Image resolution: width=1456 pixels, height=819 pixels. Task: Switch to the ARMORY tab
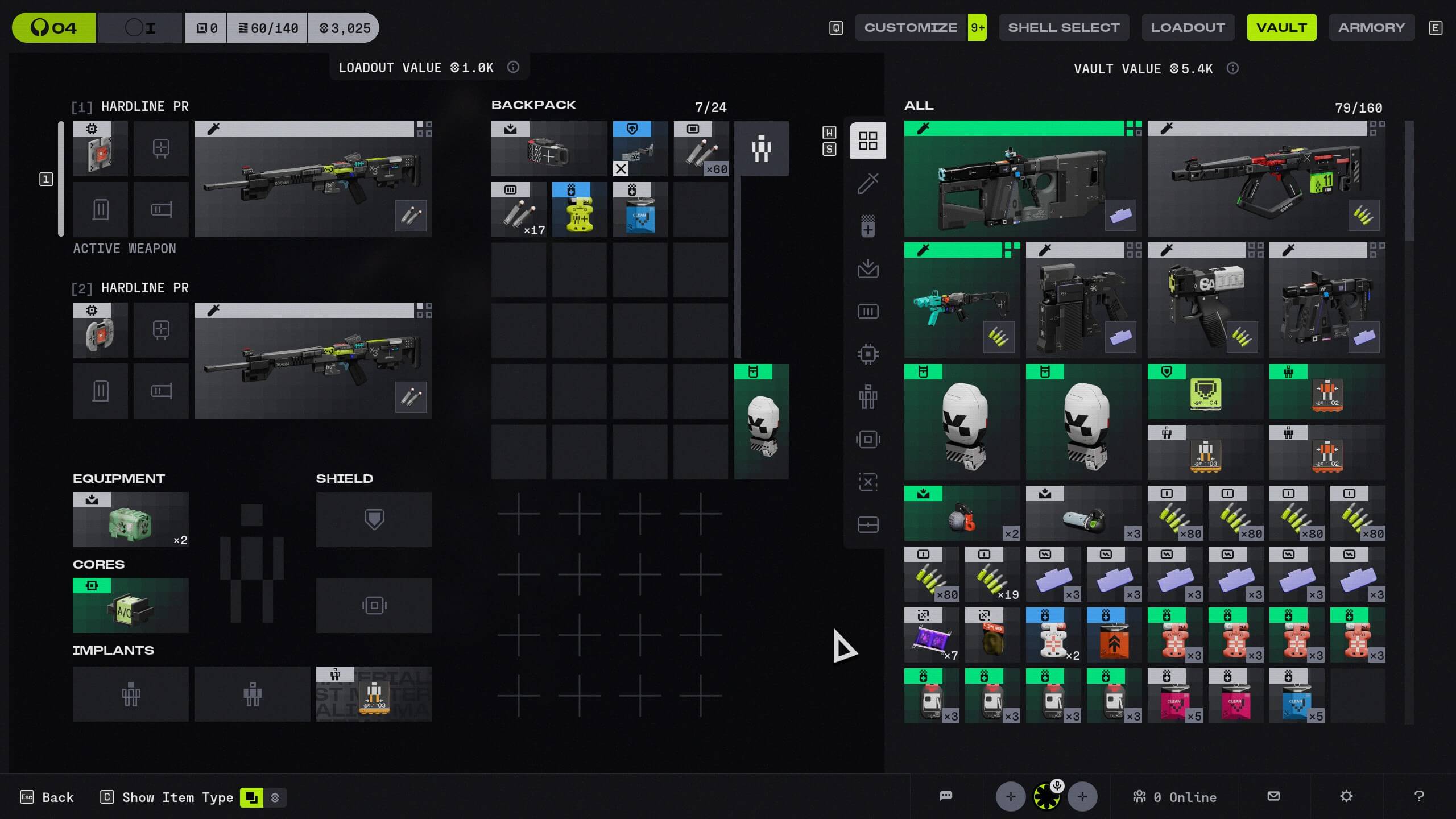(1371, 27)
